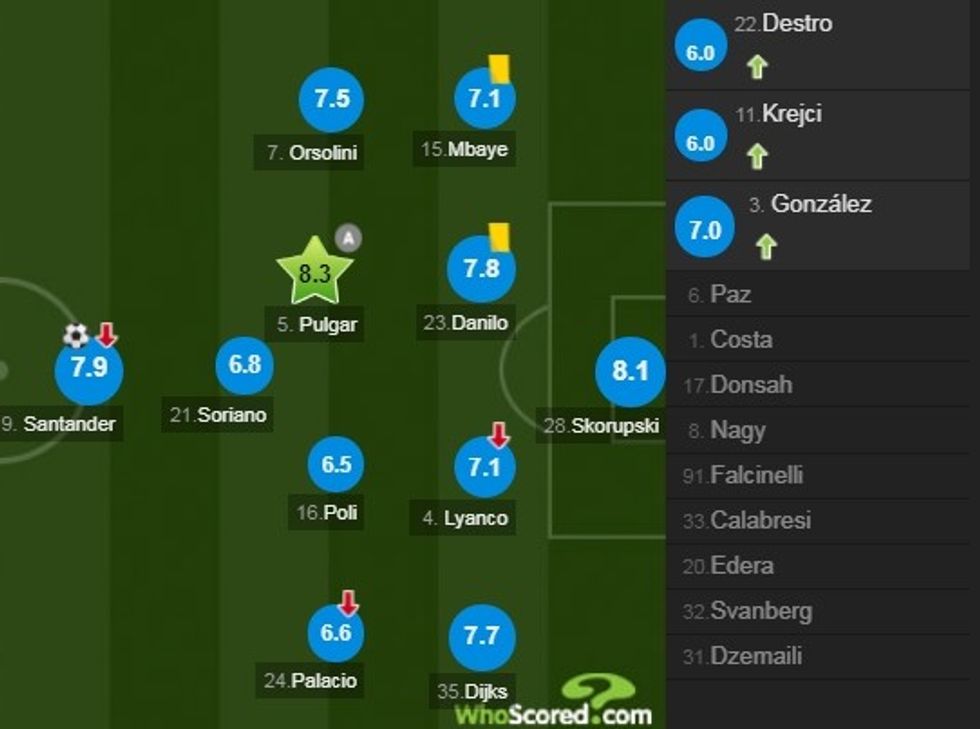Select Pulgar's star rating badge
The image size is (980, 729).
pos(315,272)
